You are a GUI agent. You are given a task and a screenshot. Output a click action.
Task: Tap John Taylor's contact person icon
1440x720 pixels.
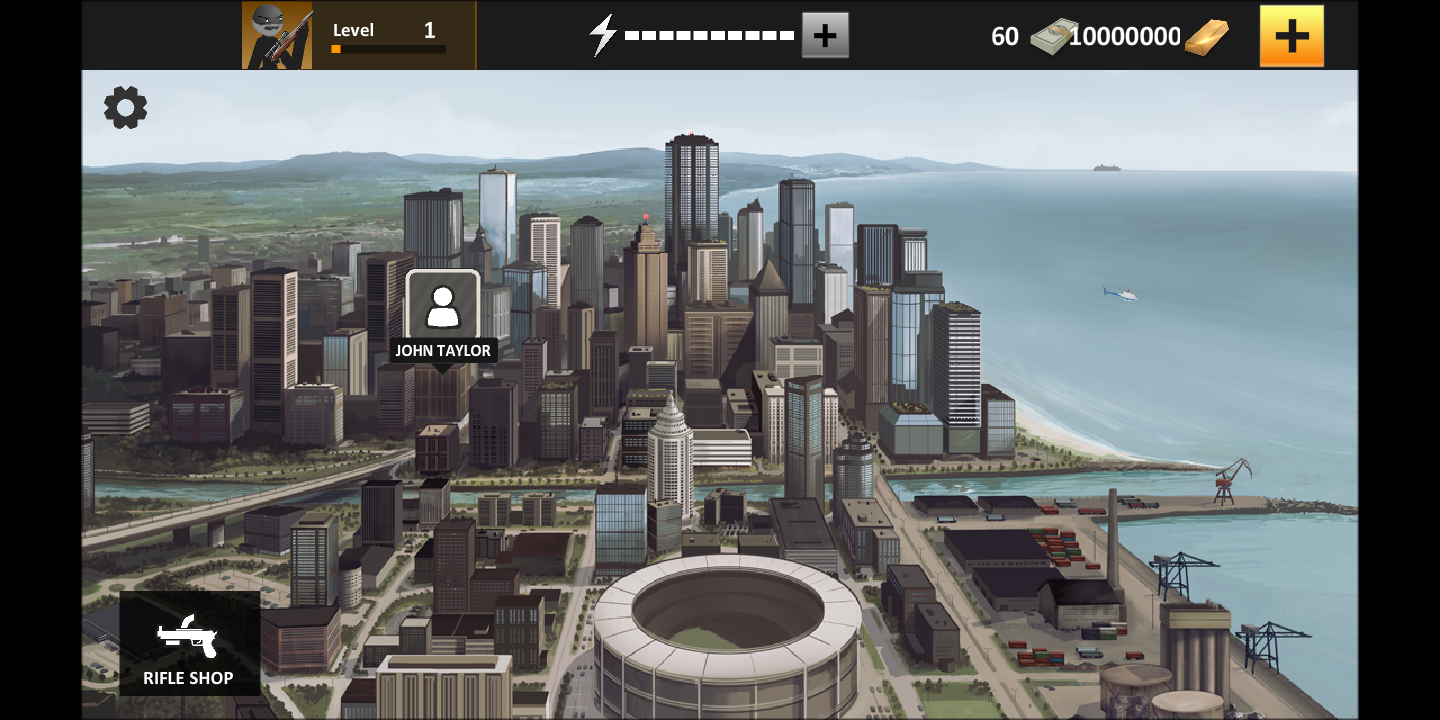pyautogui.click(x=444, y=307)
